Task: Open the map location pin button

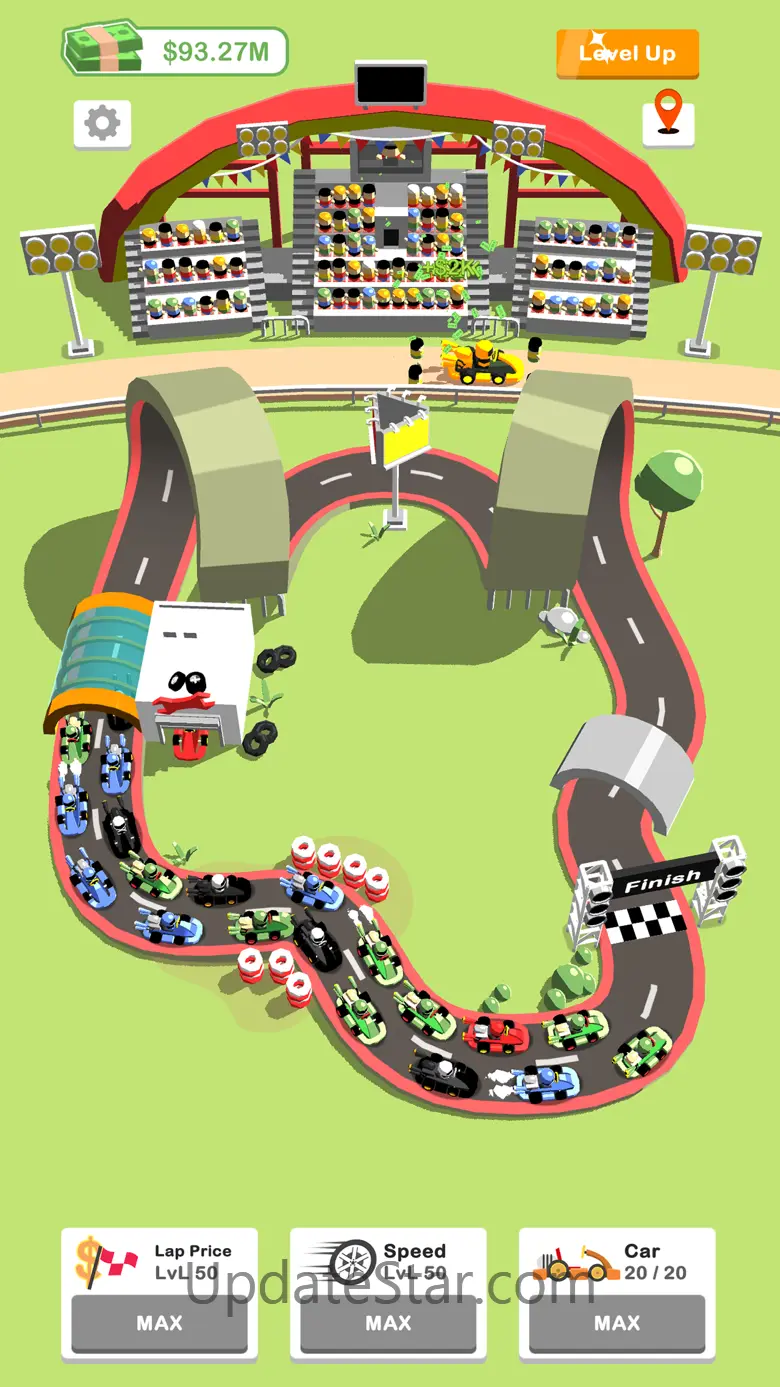Action: click(x=668, y=120)
